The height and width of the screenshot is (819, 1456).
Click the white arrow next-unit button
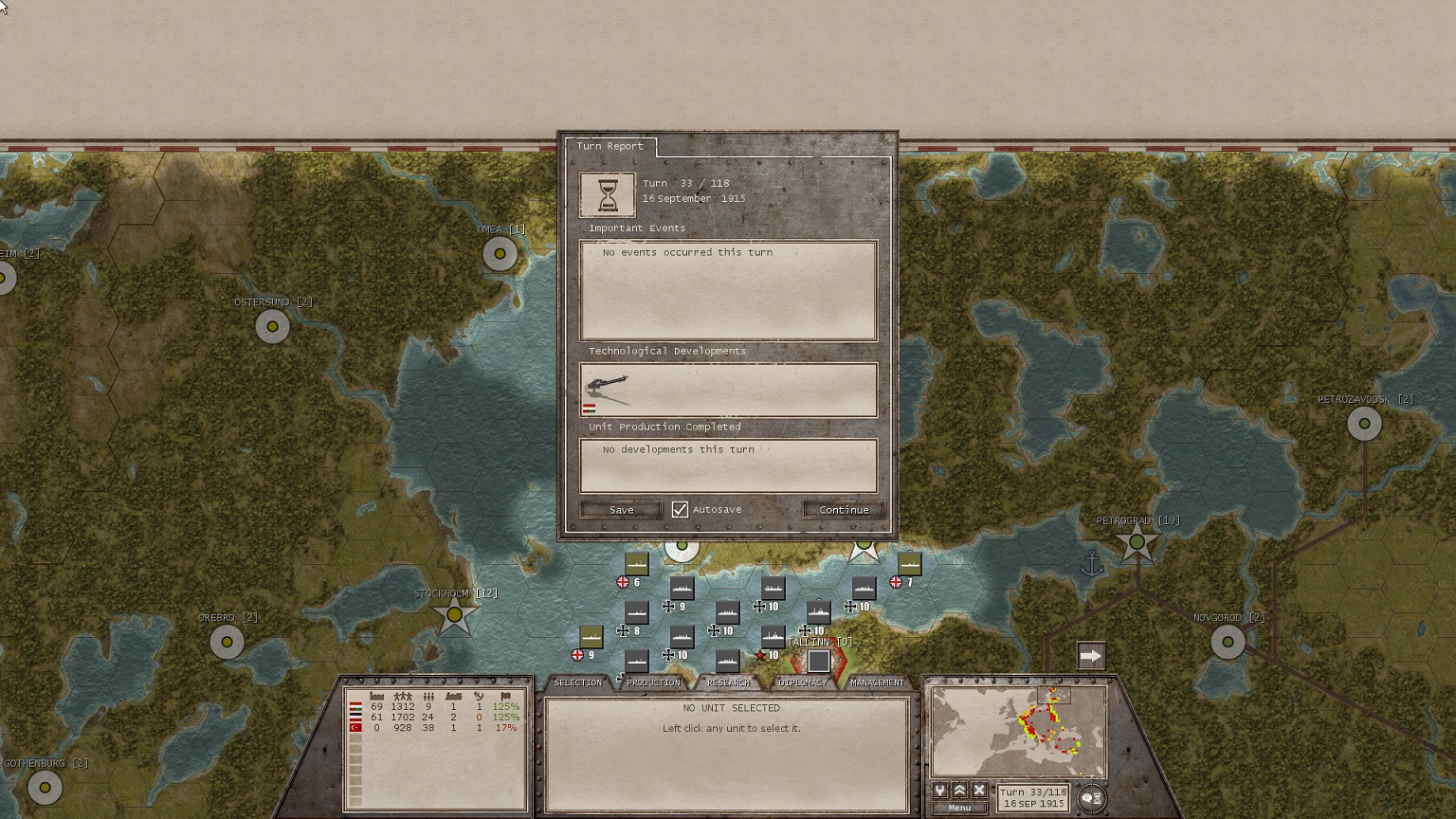(x=1091, y=656)
